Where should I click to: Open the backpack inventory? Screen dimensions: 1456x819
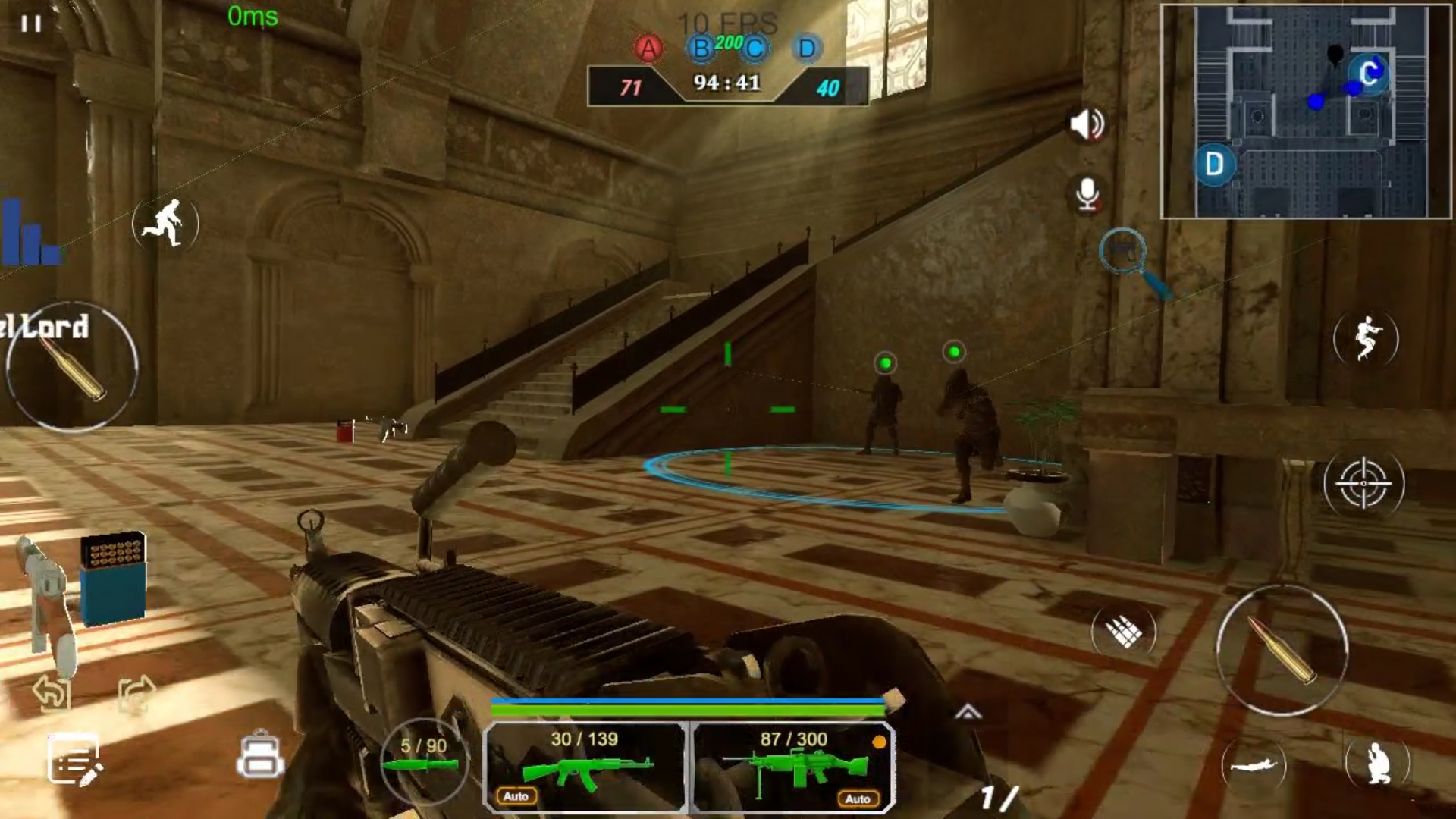pyautogui.click(x=260, y=755)
